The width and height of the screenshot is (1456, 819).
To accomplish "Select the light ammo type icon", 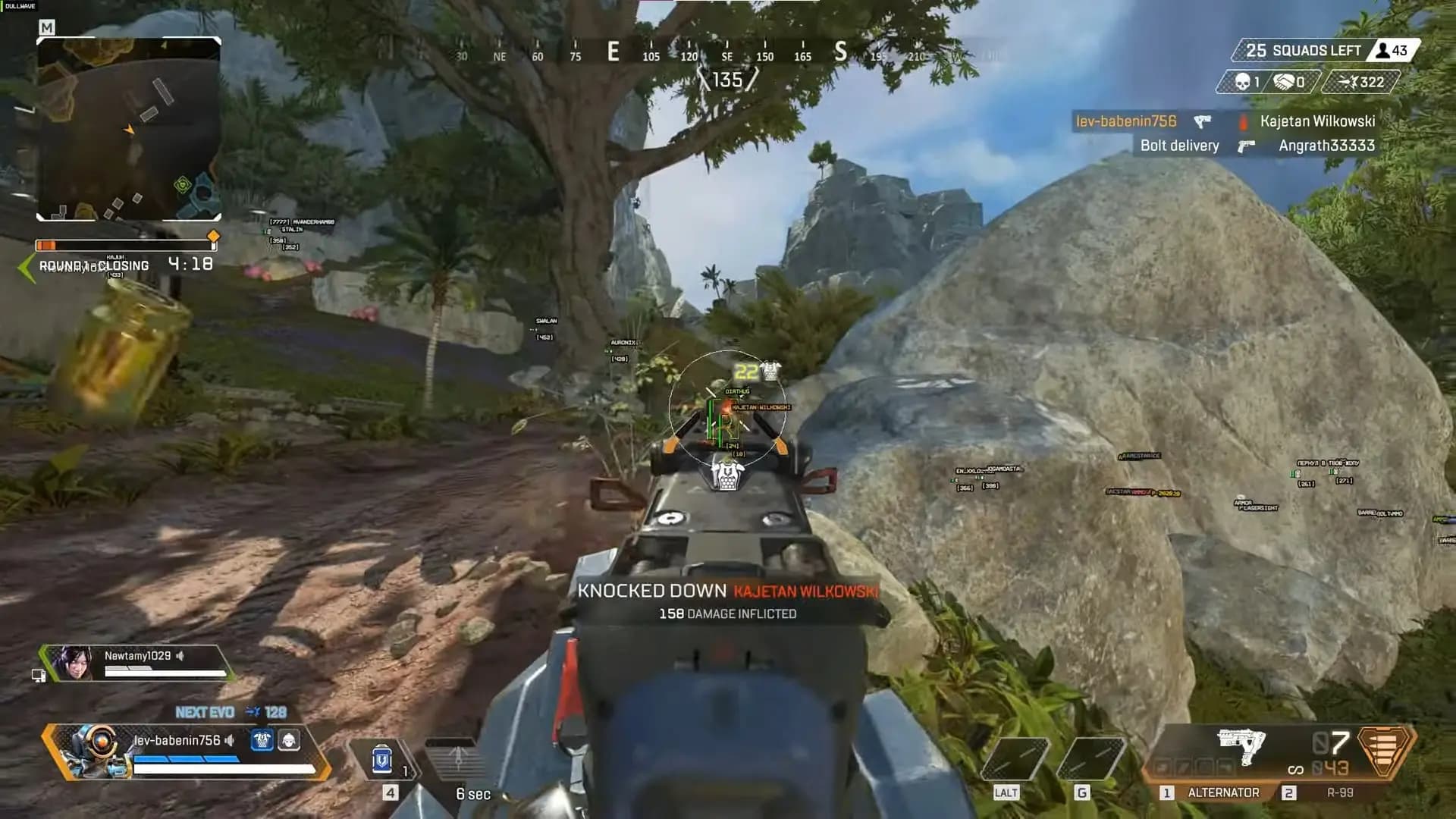I will pos(1385,751).
